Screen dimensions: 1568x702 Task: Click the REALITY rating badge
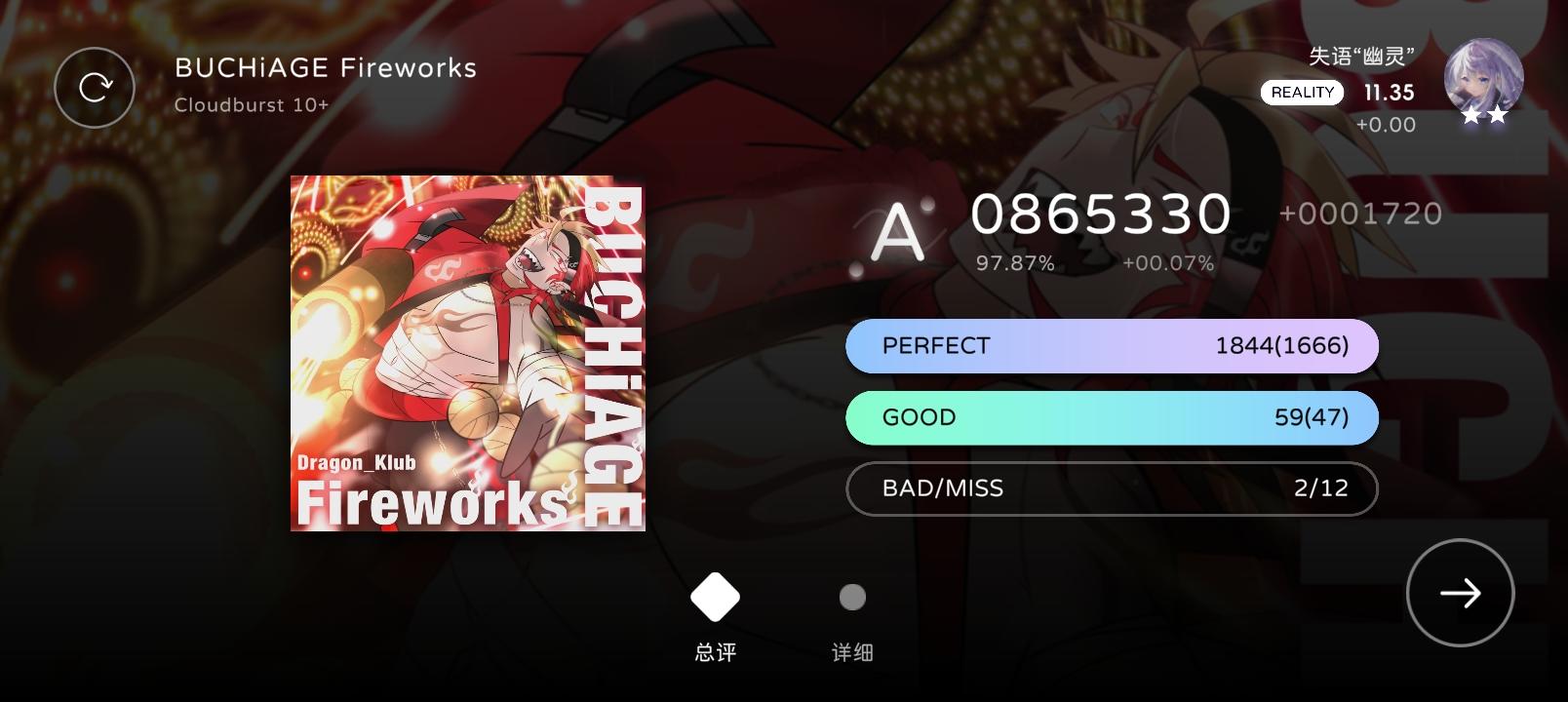click(x=1304, y=92)
